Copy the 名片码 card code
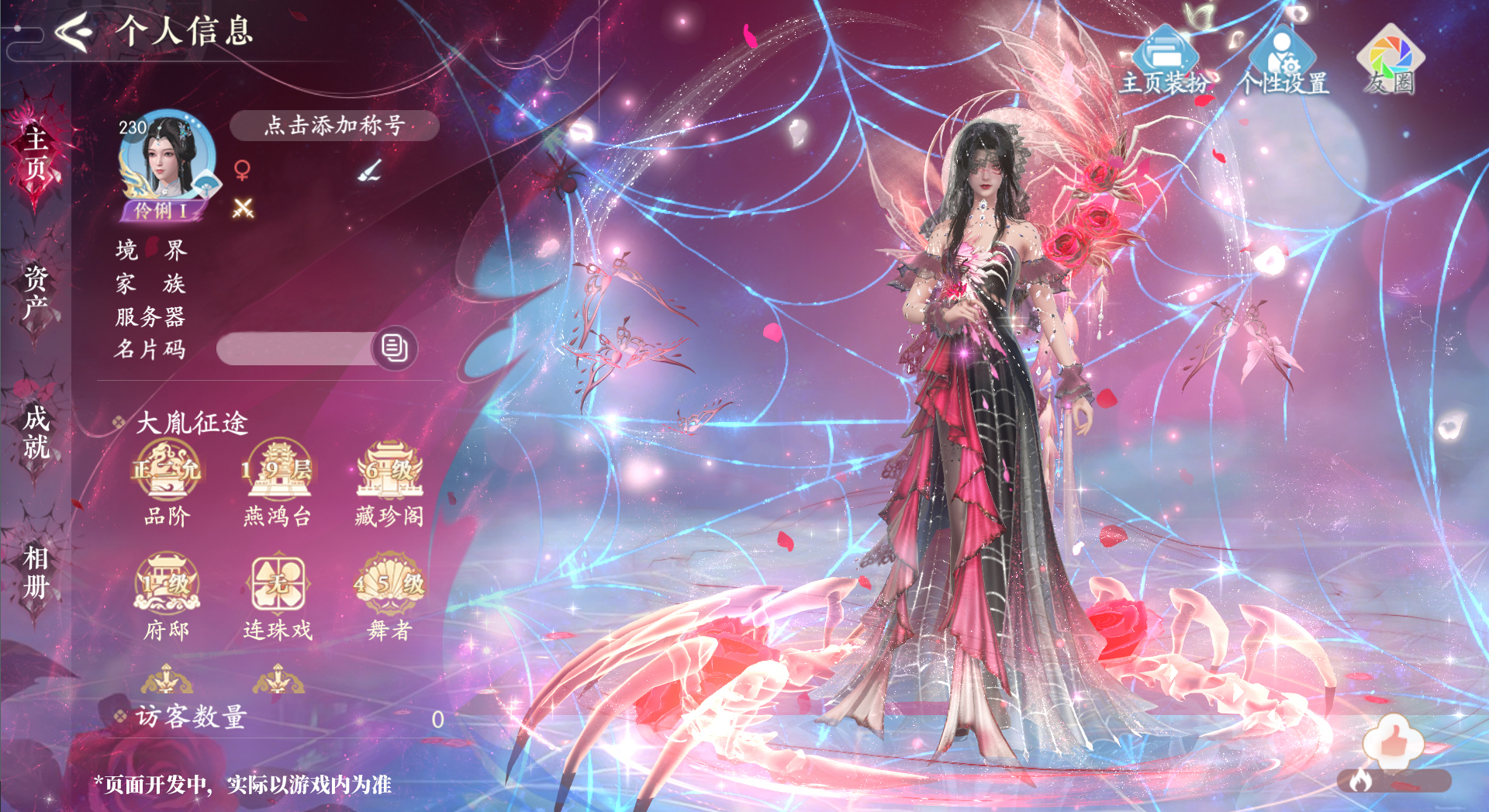Image resolution: width=1489 pixels, height=812 pixels. click(395, 348)
